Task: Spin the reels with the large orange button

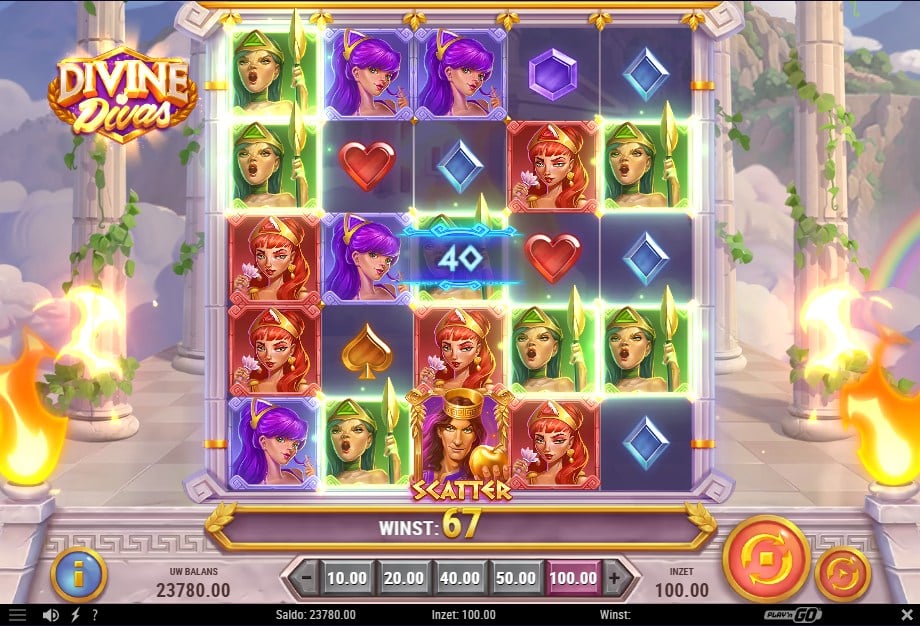Action: coord(765,558)
